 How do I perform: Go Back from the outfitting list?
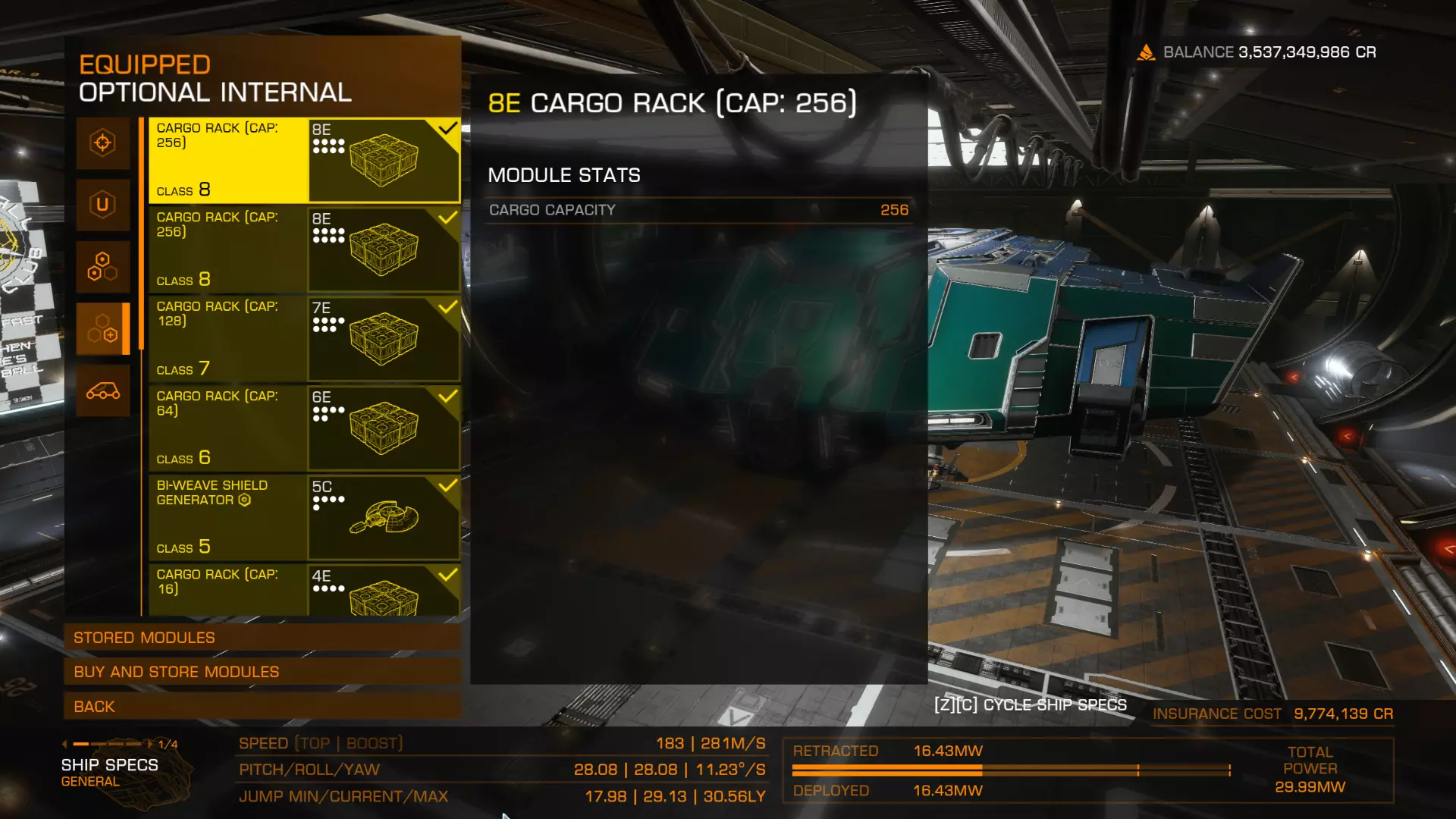click(262, 707)
